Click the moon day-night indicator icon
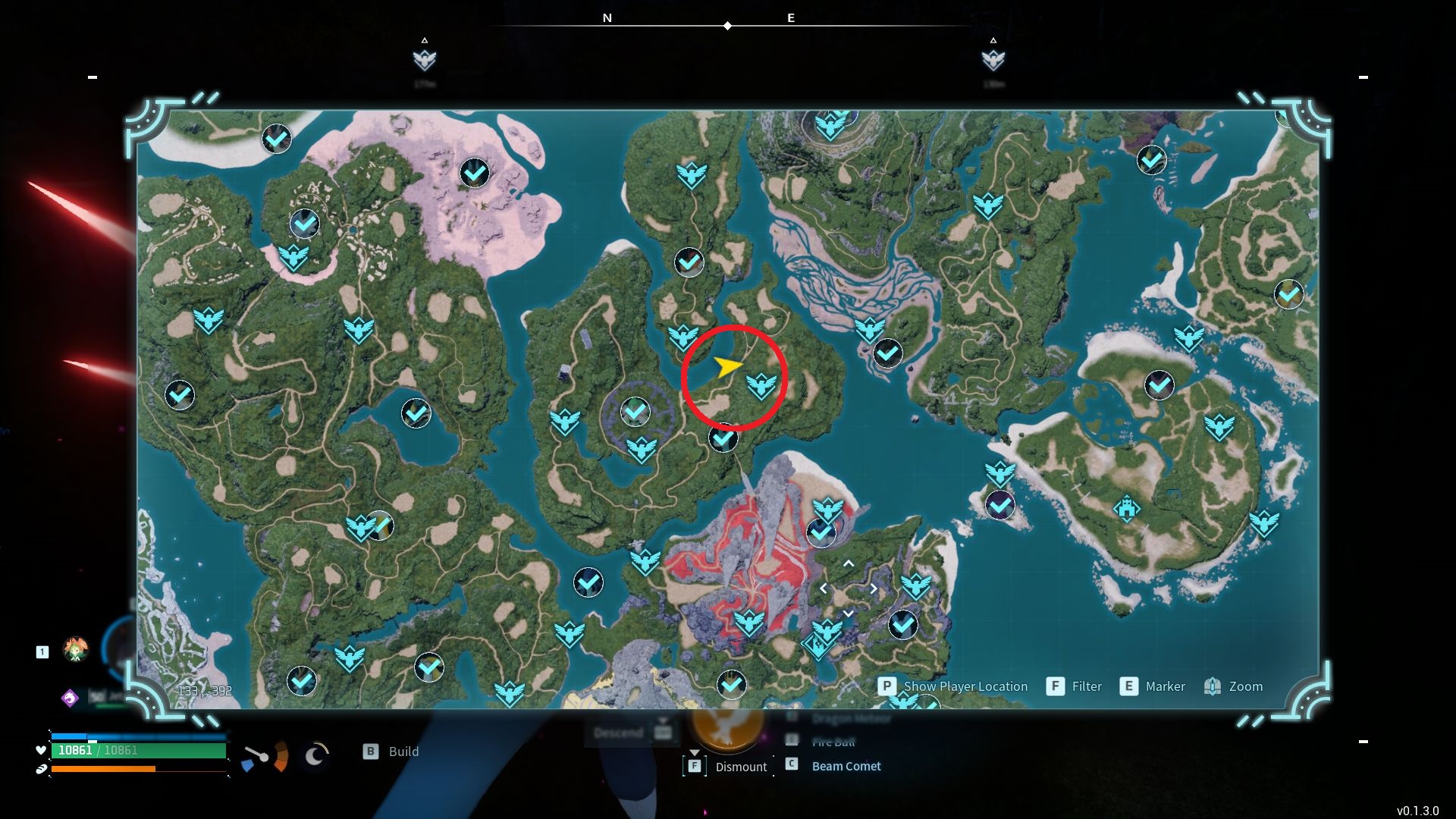The image size is (1456, 819). [315, 752]
